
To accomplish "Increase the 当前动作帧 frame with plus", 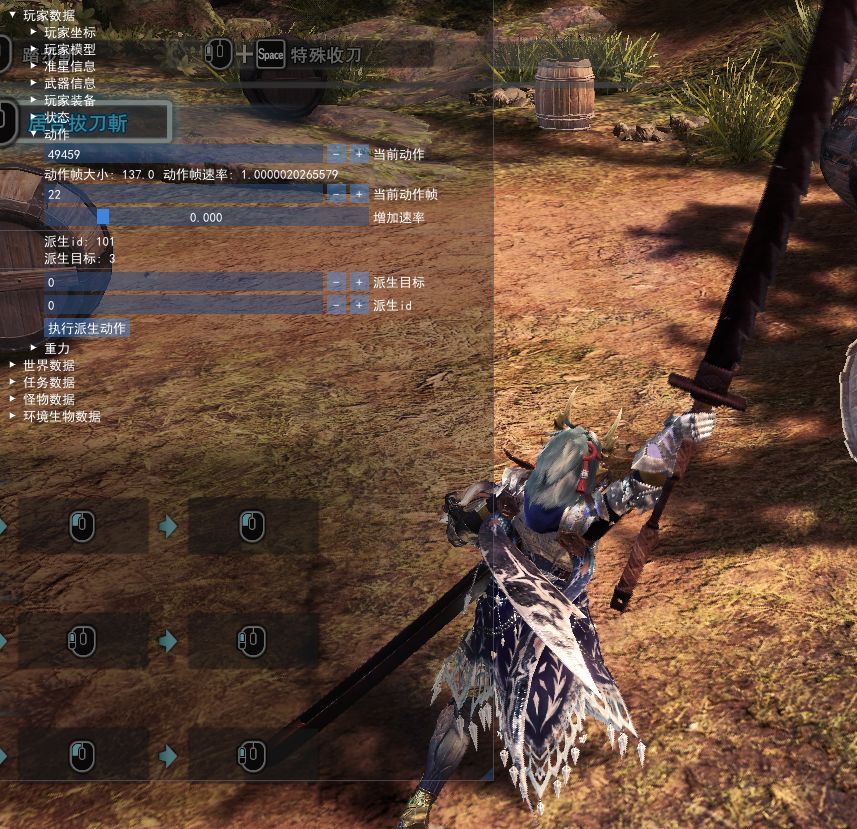I will coord(358,194).
